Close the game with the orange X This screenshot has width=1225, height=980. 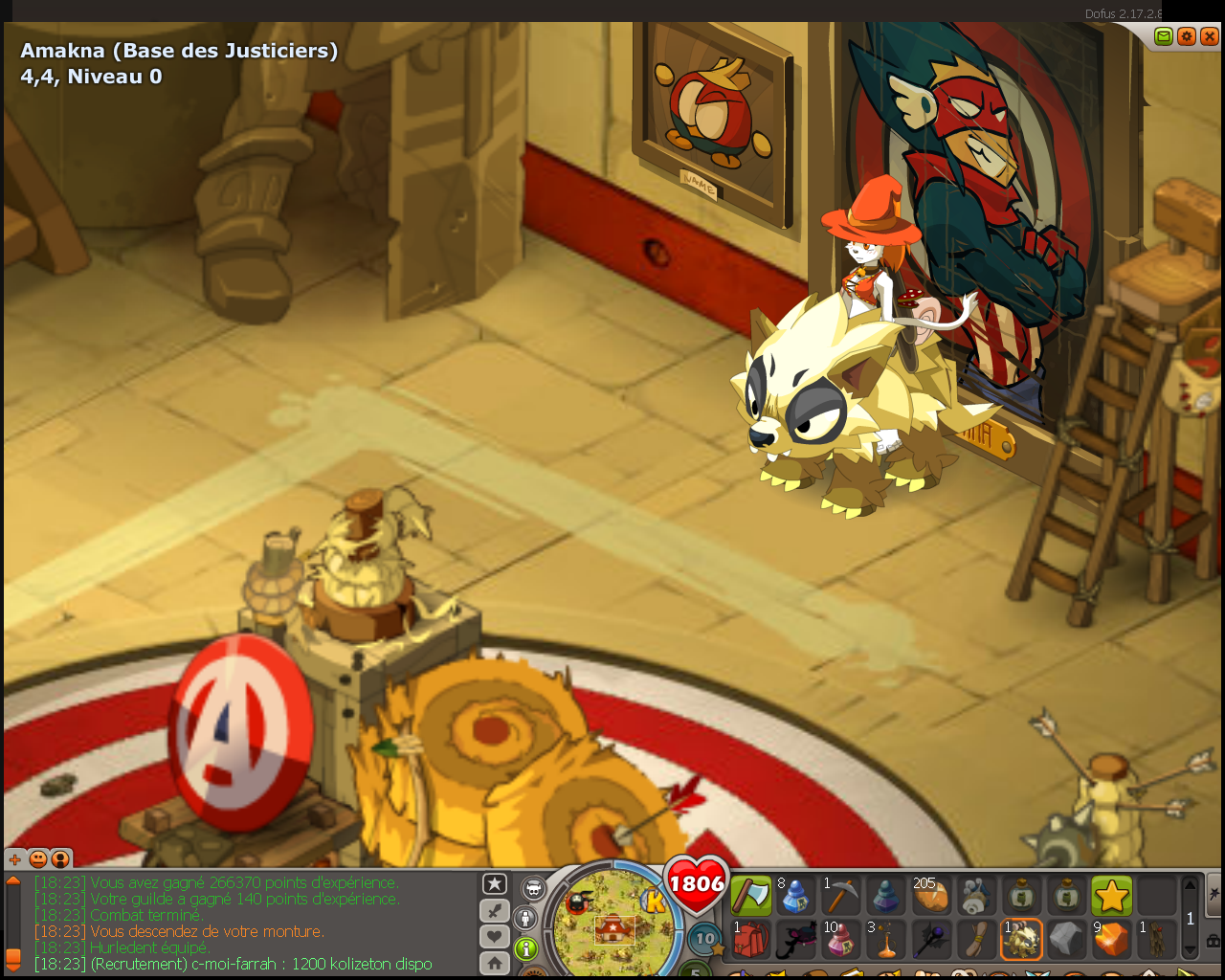pyautogui.click(x=1210, y=36)
